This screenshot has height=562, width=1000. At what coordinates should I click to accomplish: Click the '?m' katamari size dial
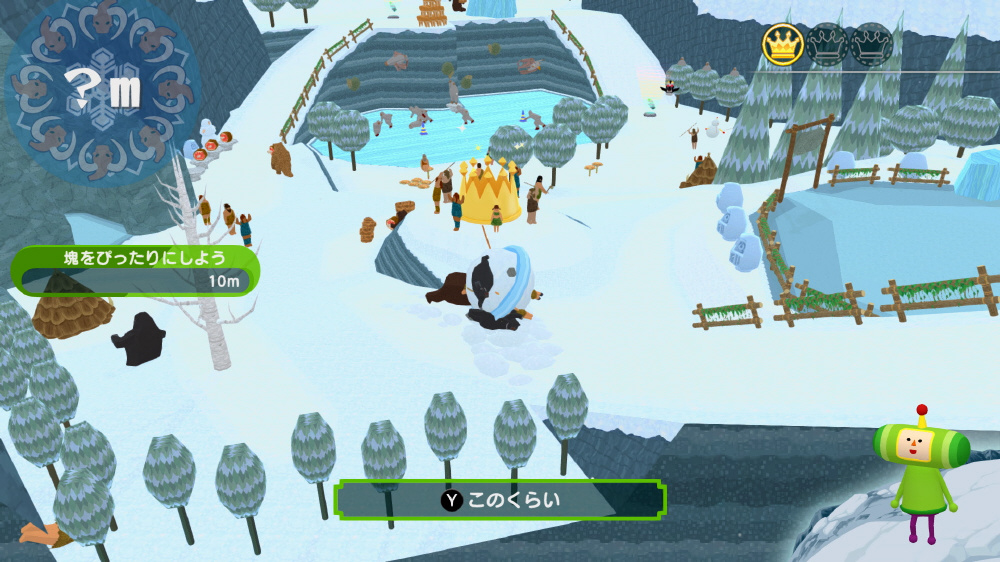(103, 94)
